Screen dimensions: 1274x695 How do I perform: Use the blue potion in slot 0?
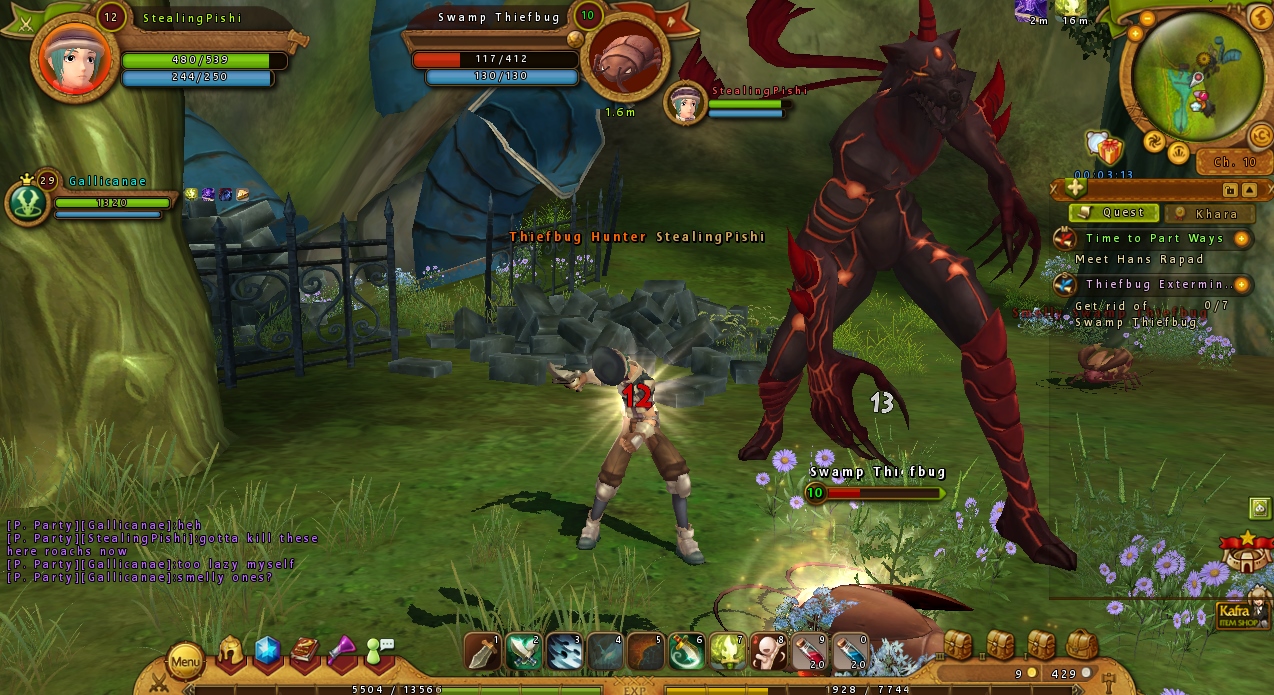pyautogui.click(x=848, y=652)
